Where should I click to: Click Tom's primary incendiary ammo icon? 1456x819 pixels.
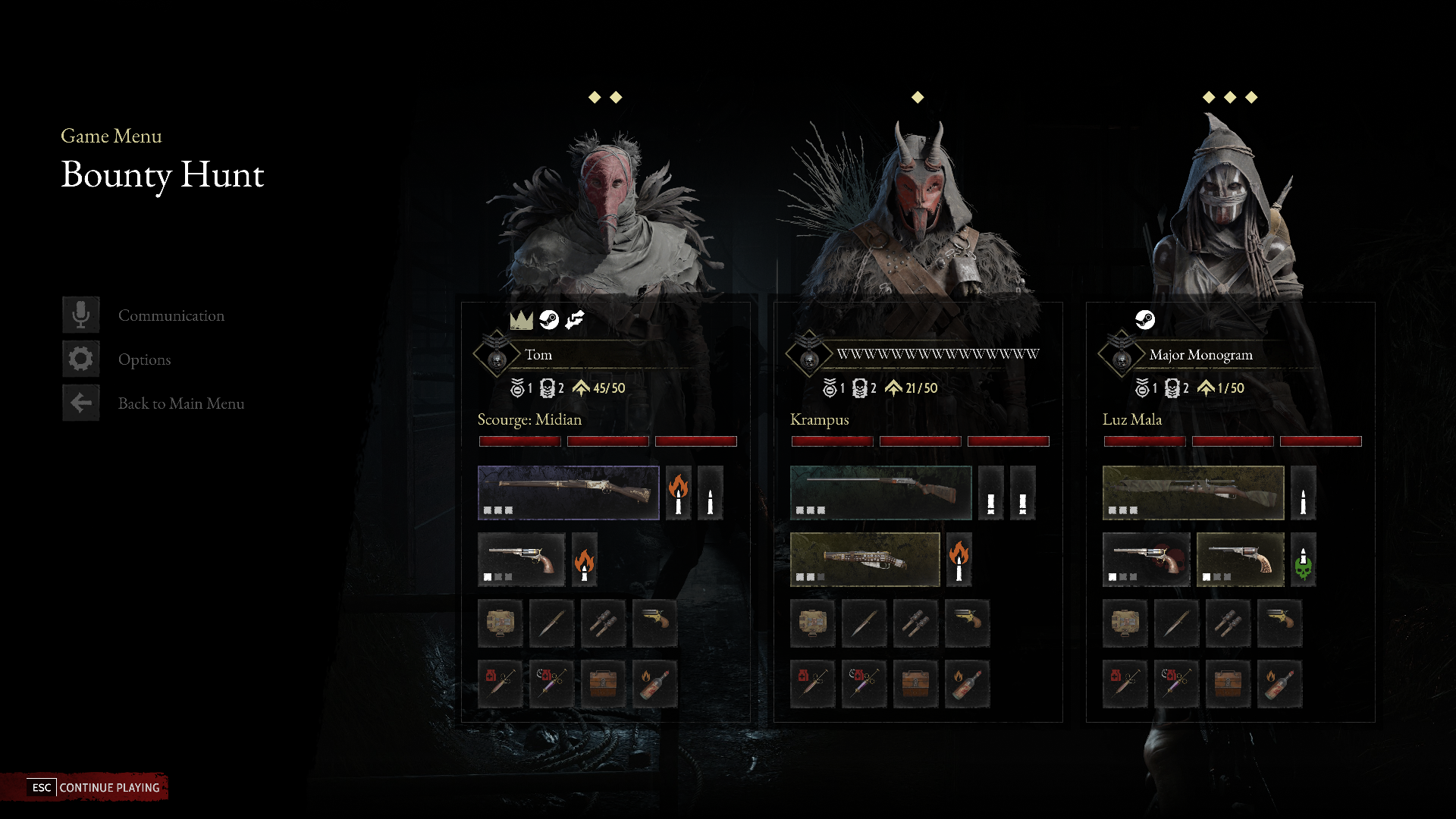tap(679, 493)
